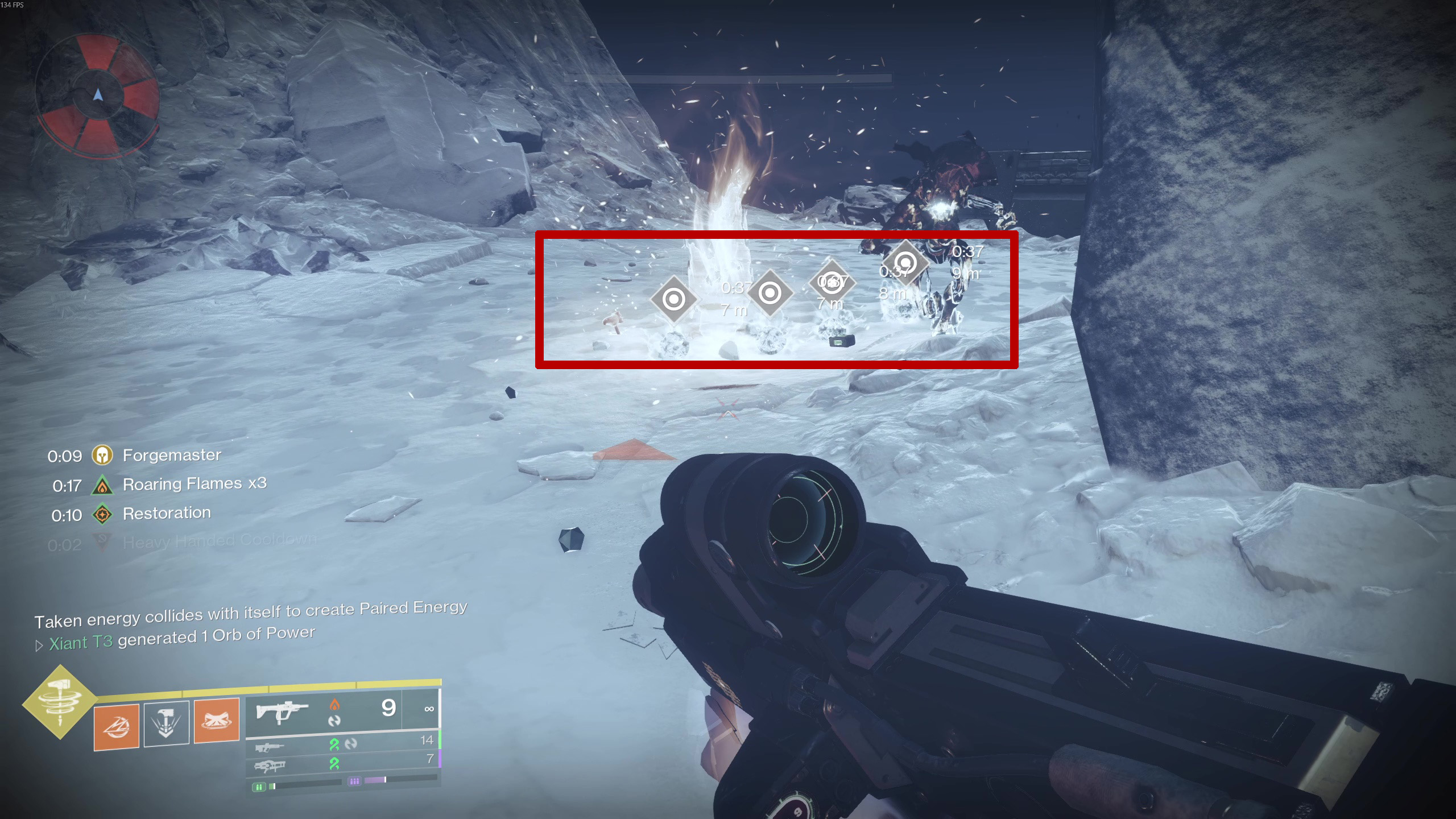Use the orange grenade ability icon

(x=117, y=726)
